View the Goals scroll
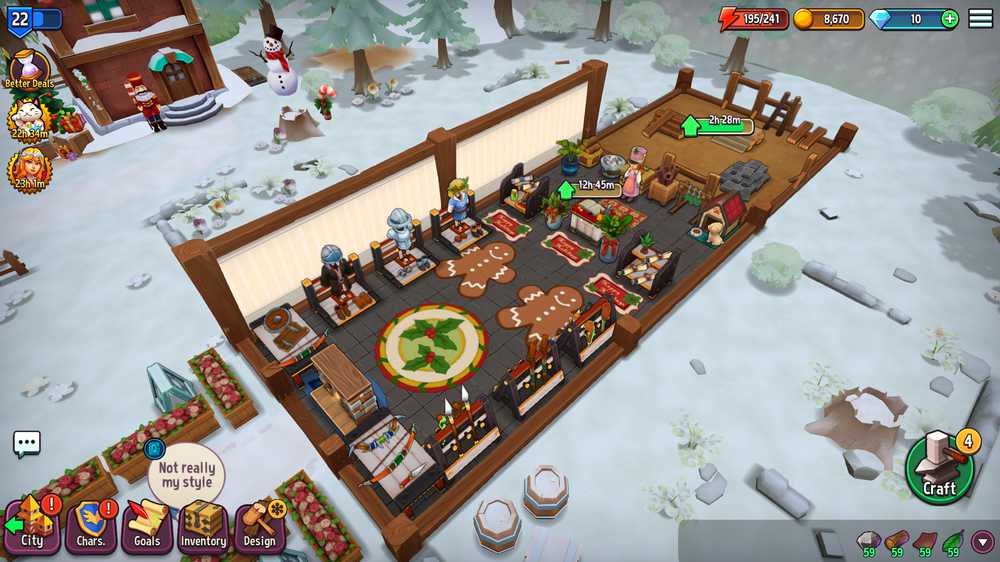 [x=147, y=527]
